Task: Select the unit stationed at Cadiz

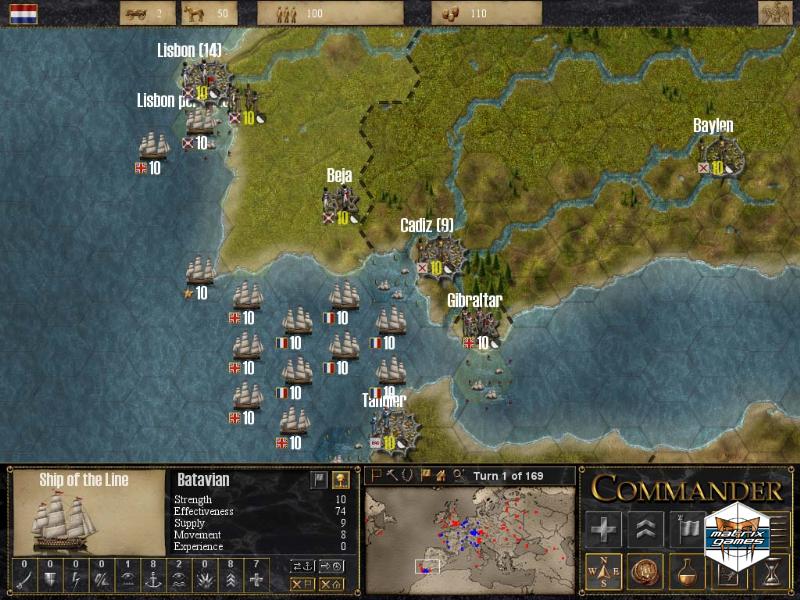Action: [441, 253]
